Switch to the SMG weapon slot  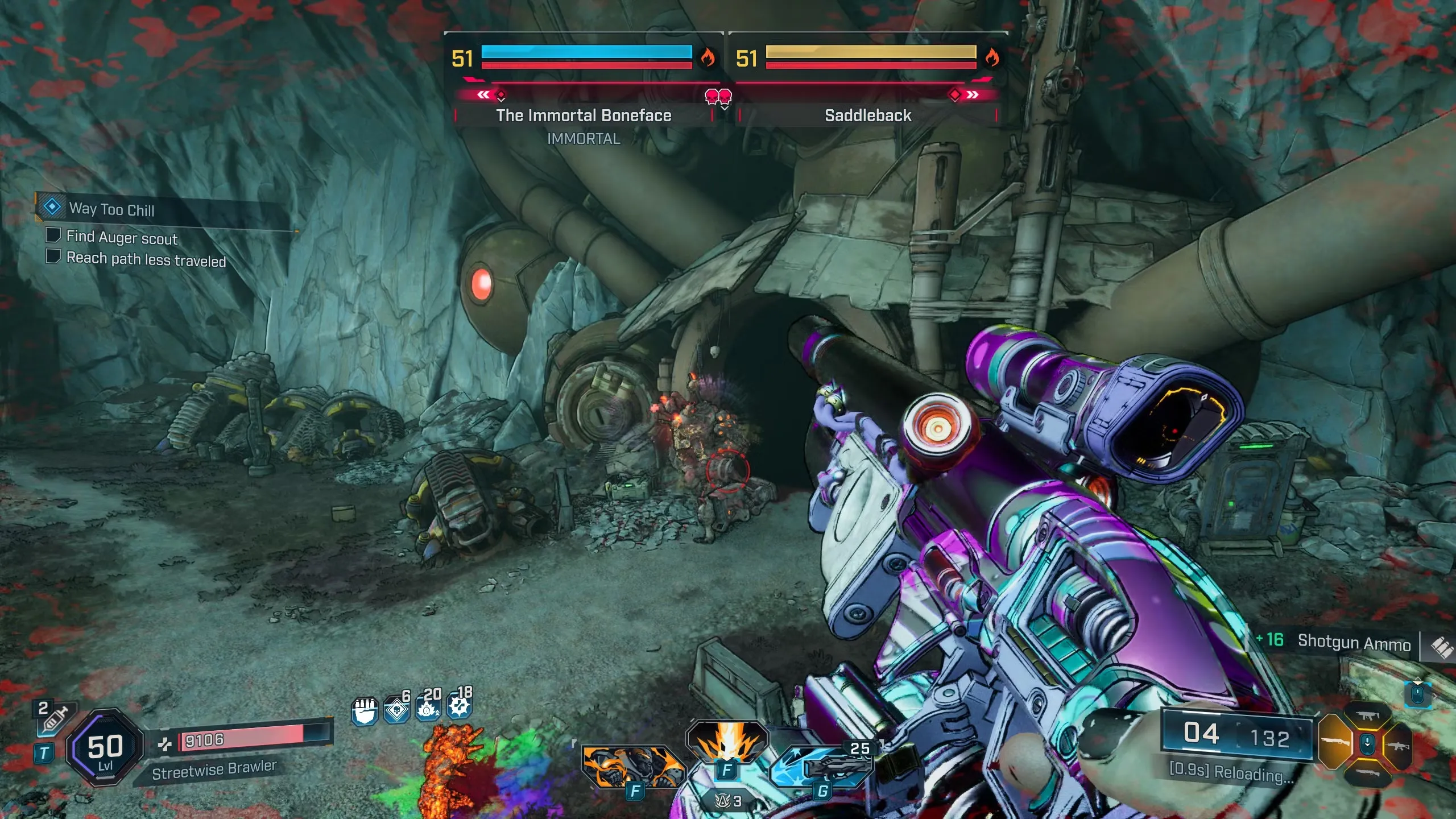click(x=1367, y=715)
